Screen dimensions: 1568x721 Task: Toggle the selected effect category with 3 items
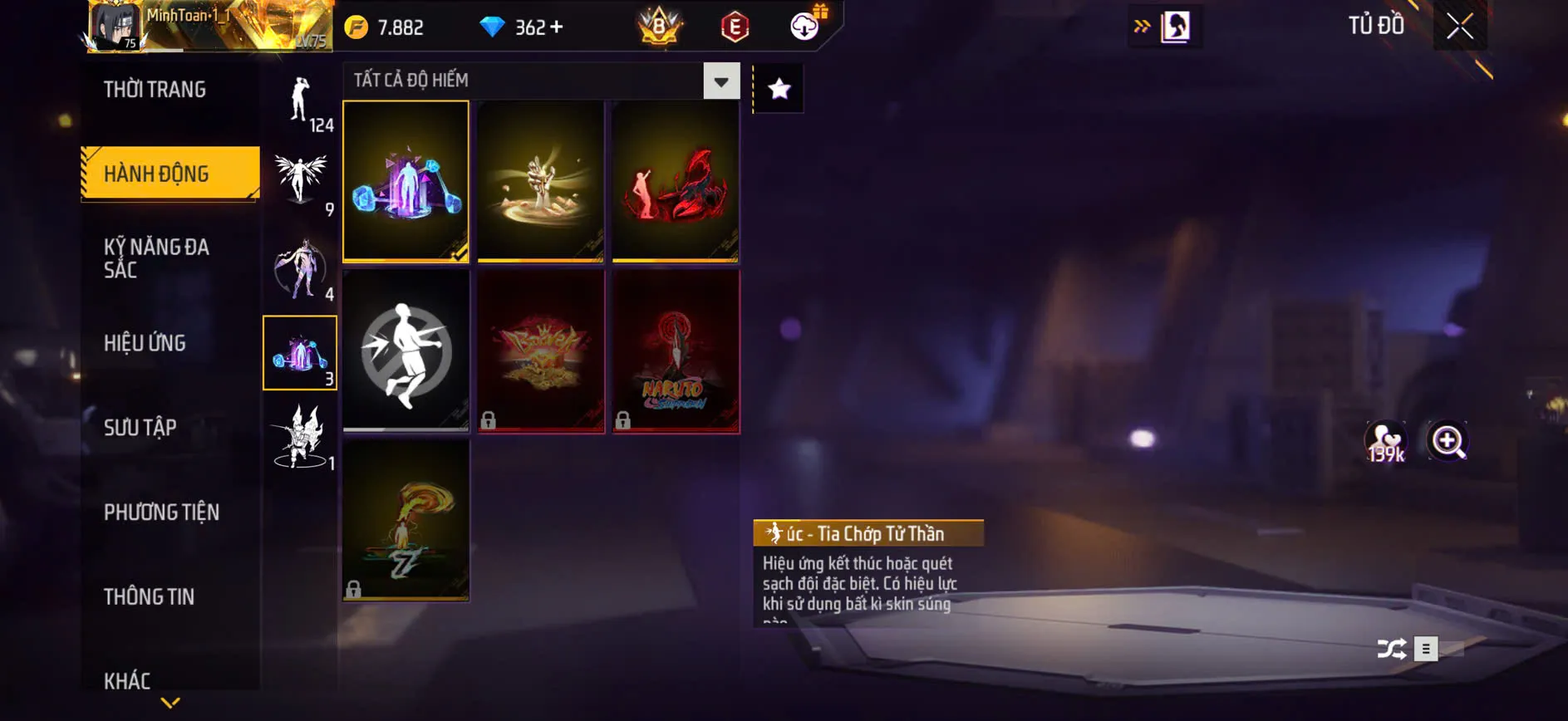(302, 353)
